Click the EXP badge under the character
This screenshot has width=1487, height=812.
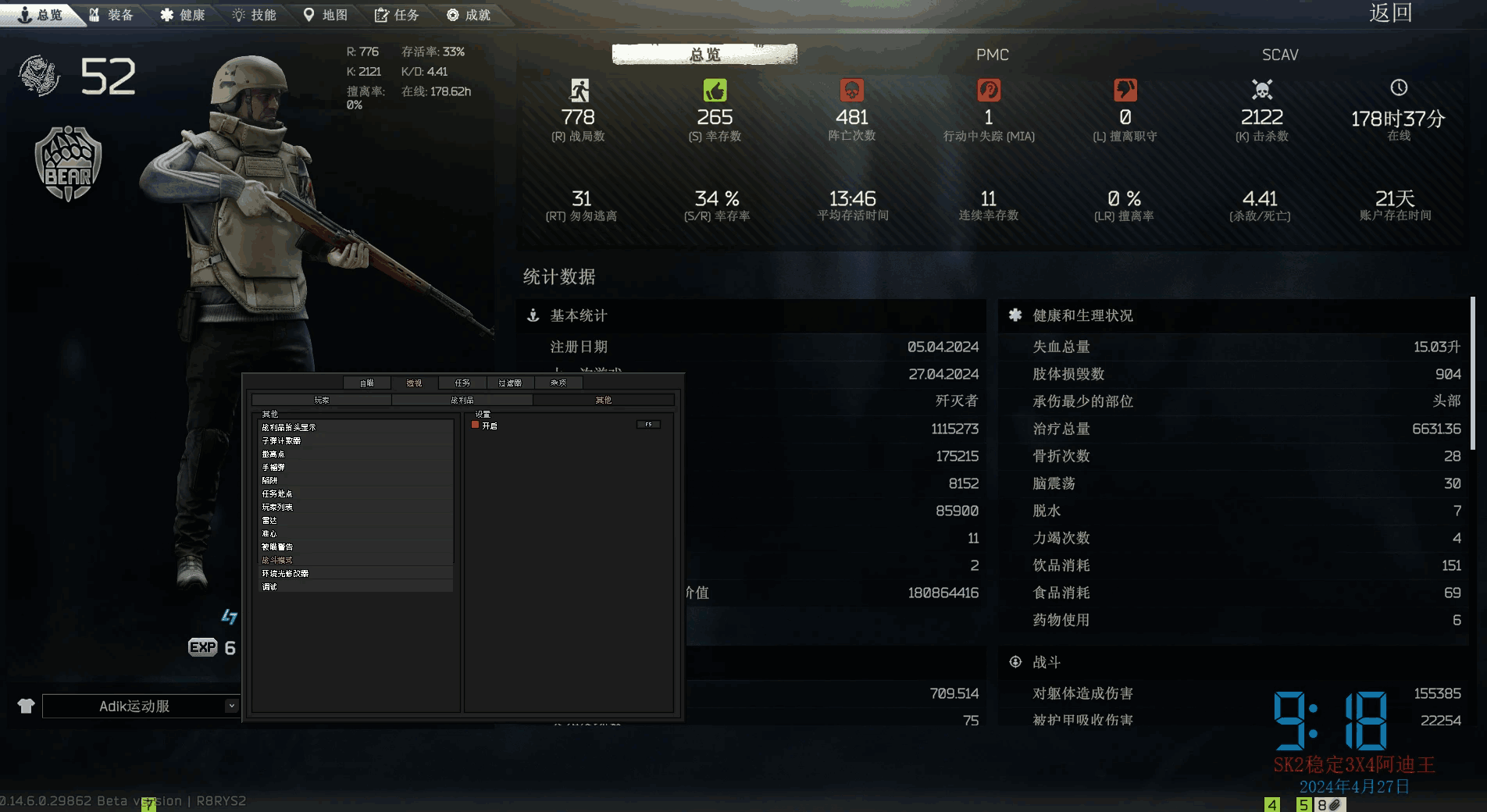coord(202,646)
